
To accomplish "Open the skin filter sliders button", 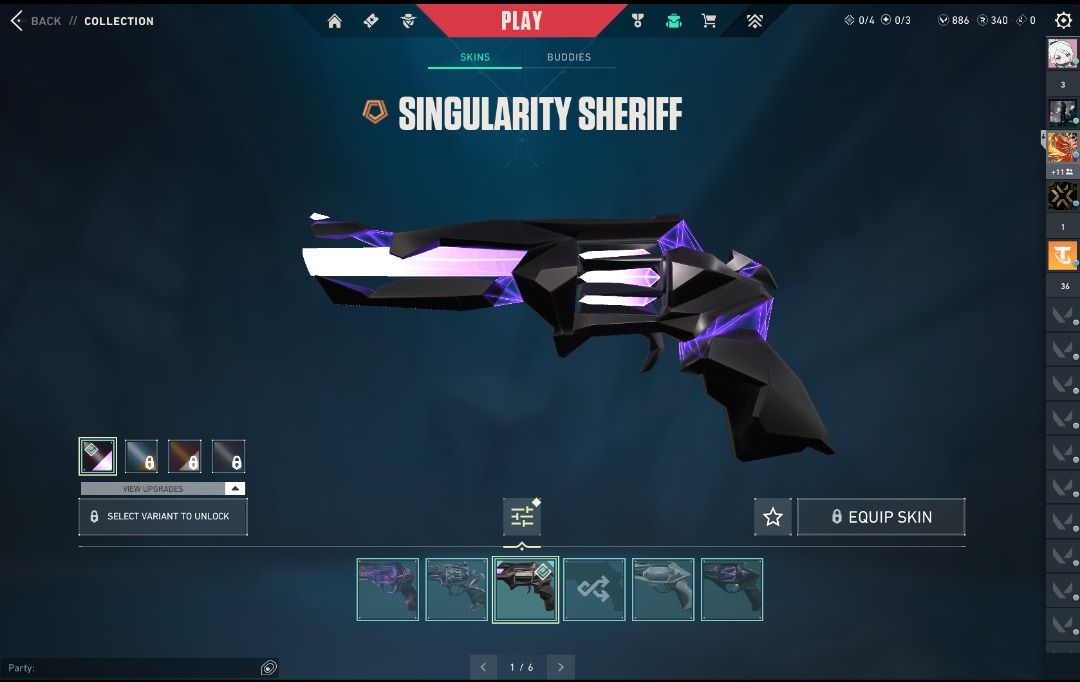I will point(522,517).
